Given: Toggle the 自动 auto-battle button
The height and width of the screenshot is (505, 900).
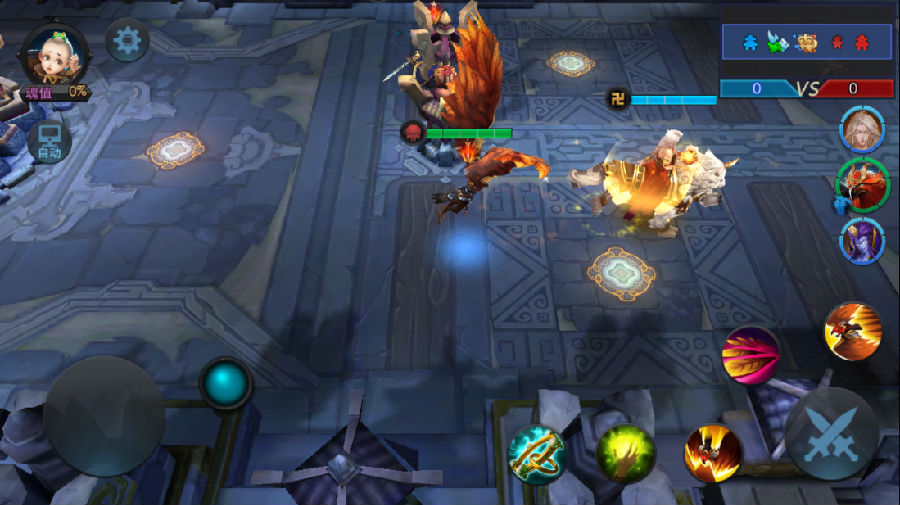Looking at the screenshot, I should pos(49,143).
